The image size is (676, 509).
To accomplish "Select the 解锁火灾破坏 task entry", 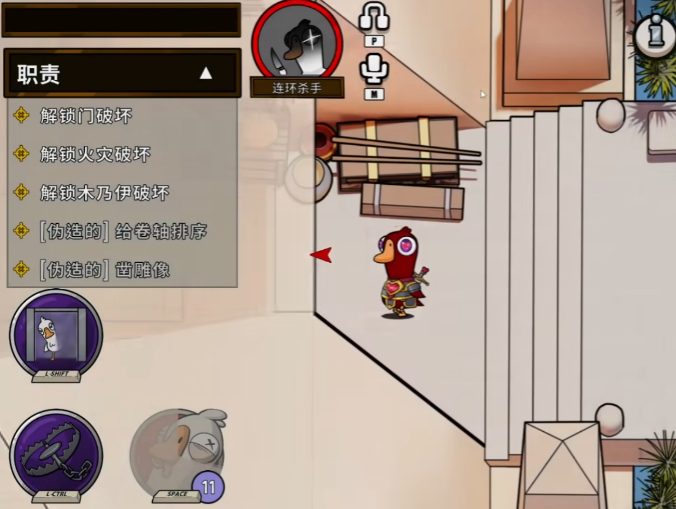I will (95, 155).
